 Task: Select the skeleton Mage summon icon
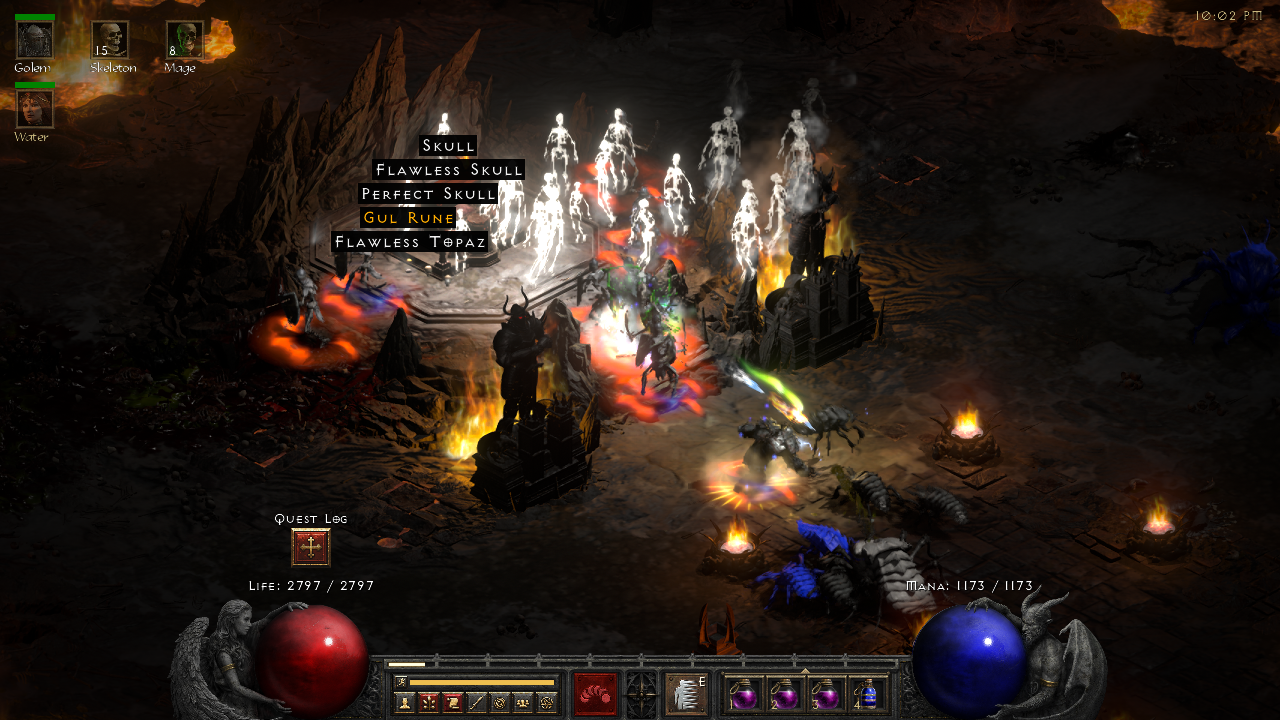pyautogui.click(x=184, y=40)
